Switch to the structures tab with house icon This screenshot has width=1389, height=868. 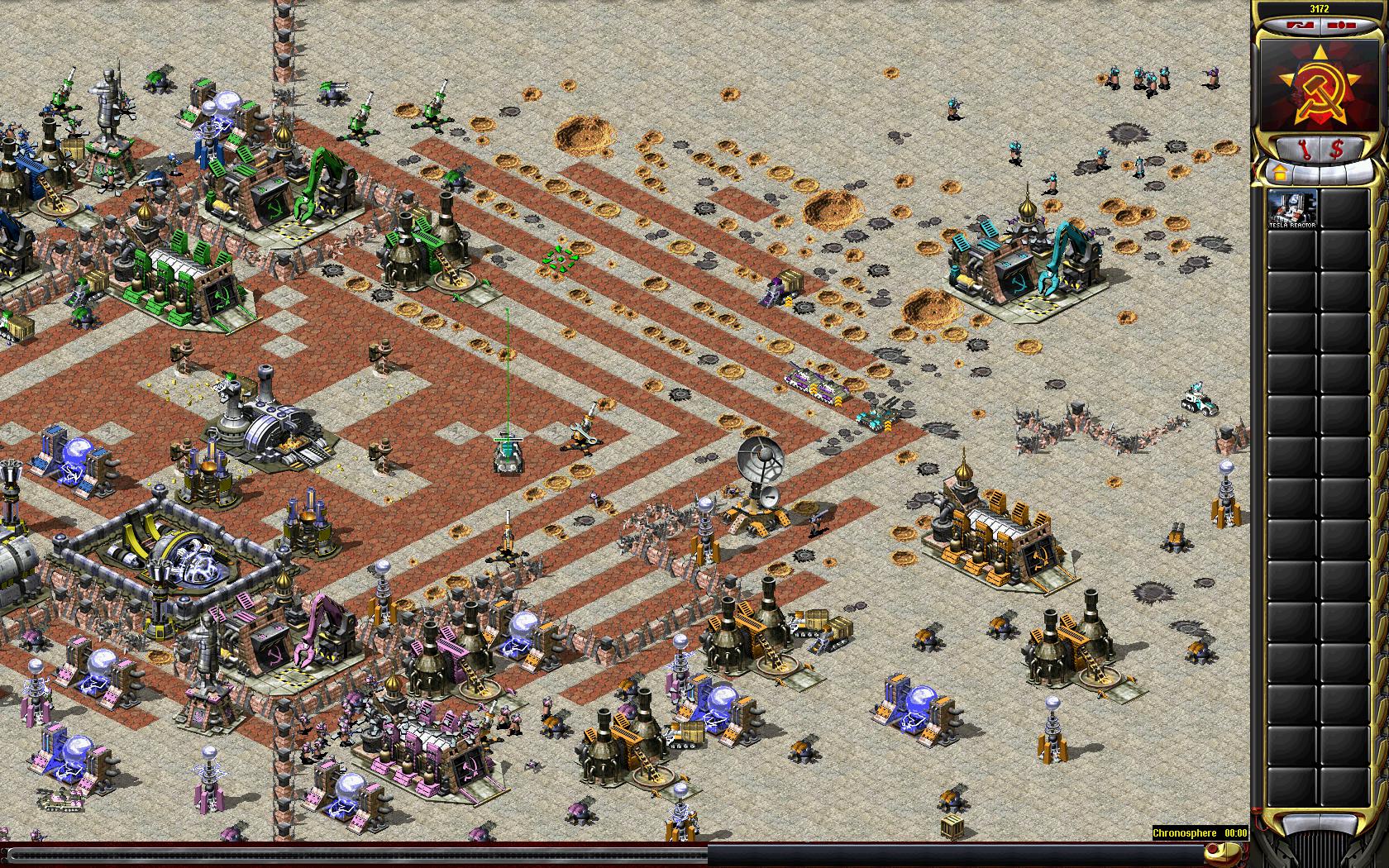click(x=1278, y=174)
